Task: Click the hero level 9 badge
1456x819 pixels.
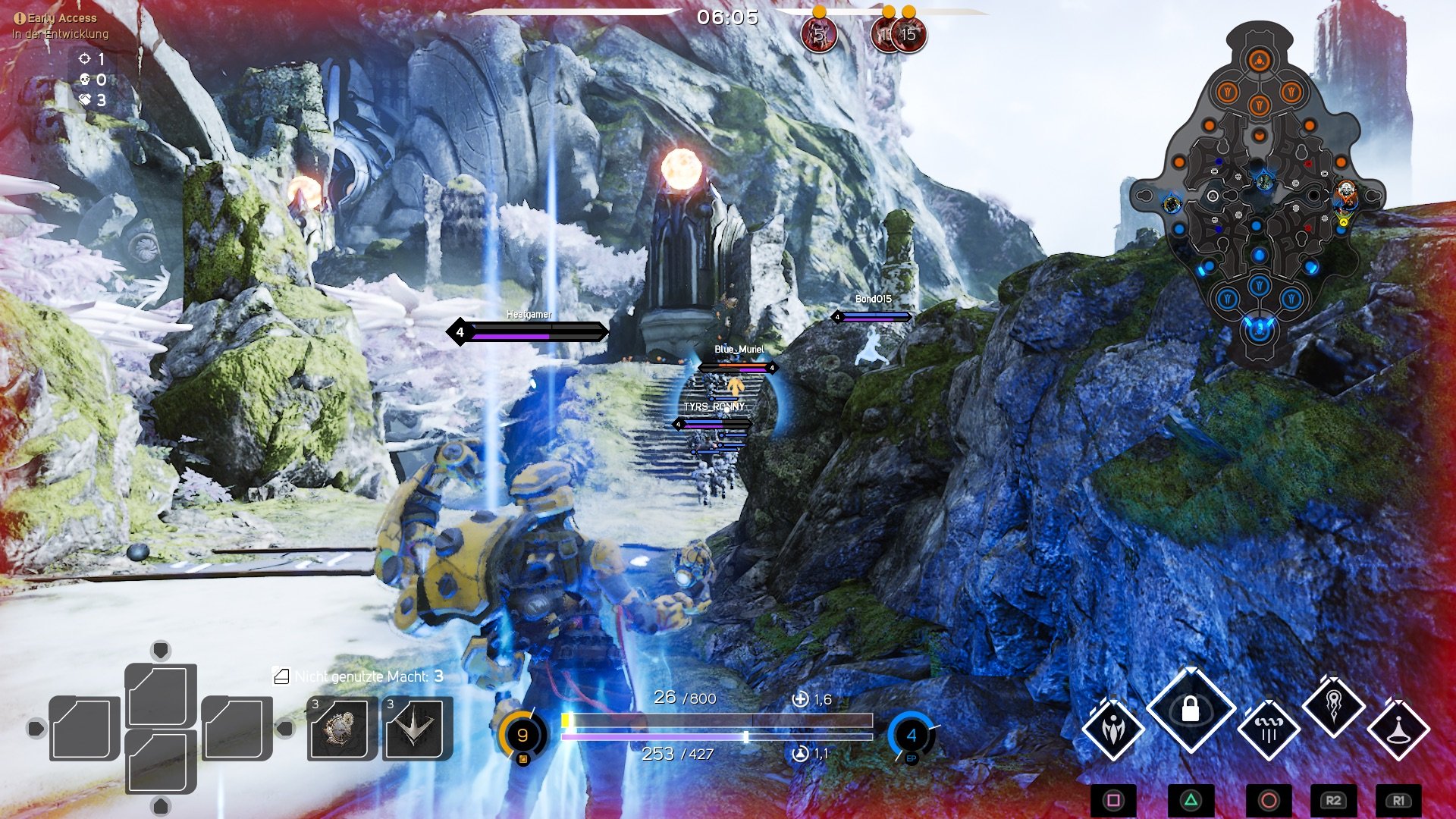Action: pos(522,734)
